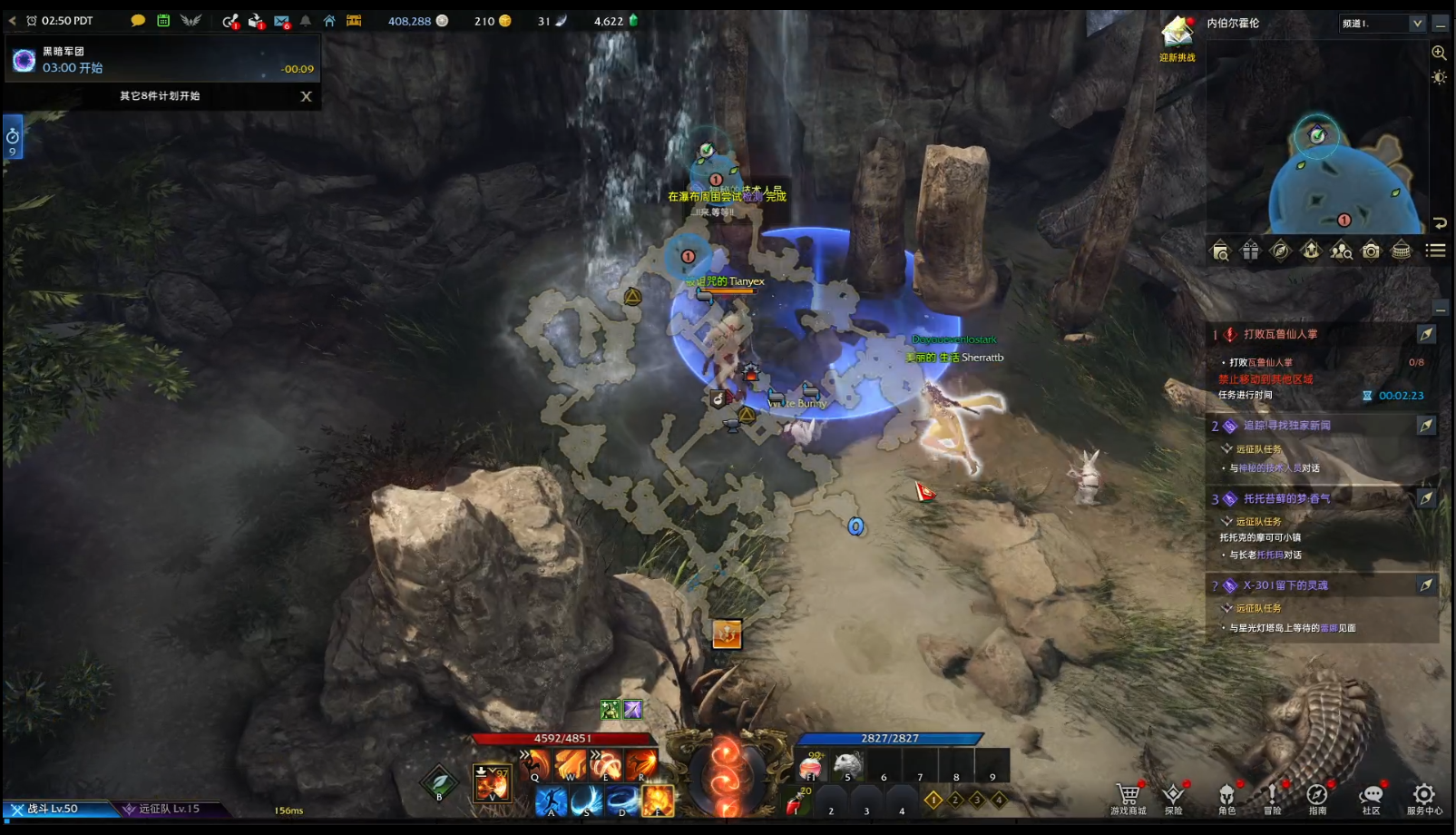
Task: Open the 角色 character menu
Action: click(x=1226, y=796)
